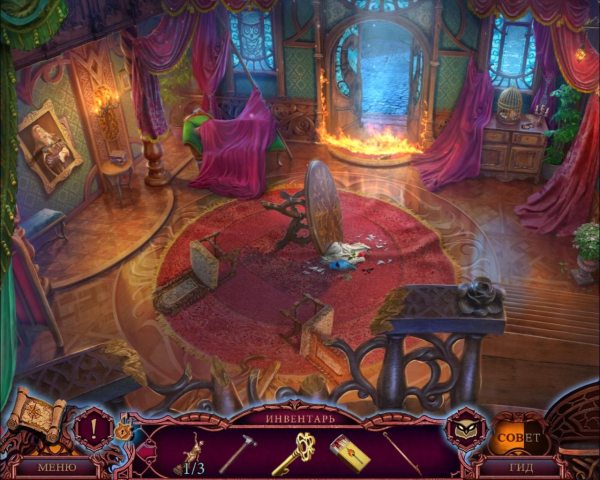Select the statuette item marked 1/3
The width and height of the screenshot is (600, 480).
tap(188, 452)
